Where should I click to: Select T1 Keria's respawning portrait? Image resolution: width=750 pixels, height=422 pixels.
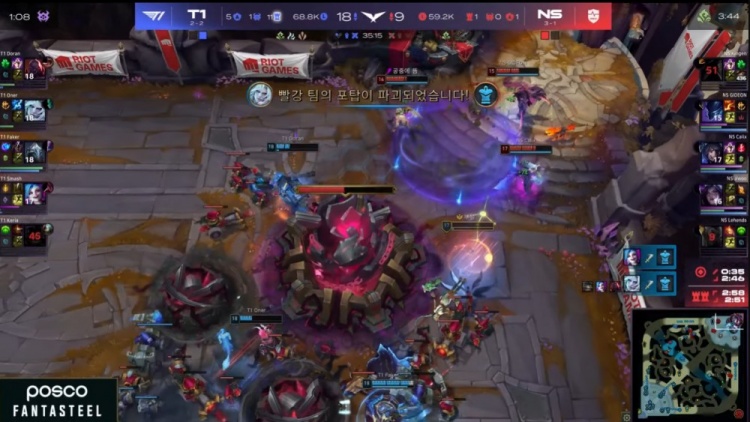click(x=33, y=237)
